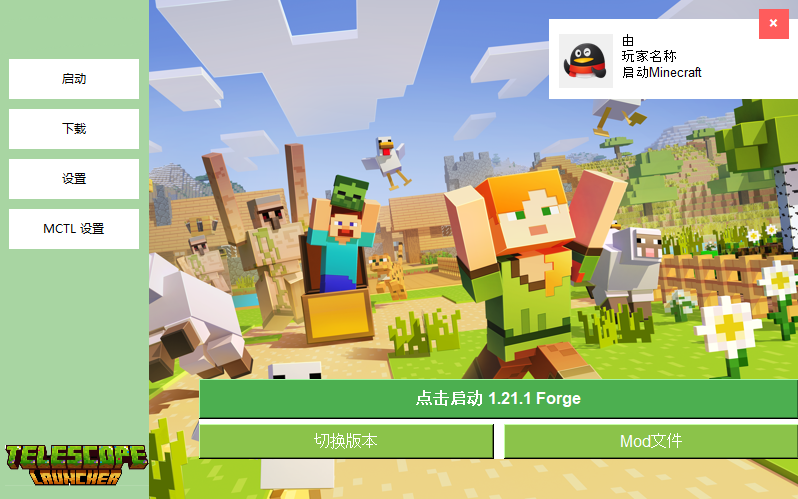The image size is (798, 499).
Task: Go to the 下载 download page
Action: coord(74,129)
